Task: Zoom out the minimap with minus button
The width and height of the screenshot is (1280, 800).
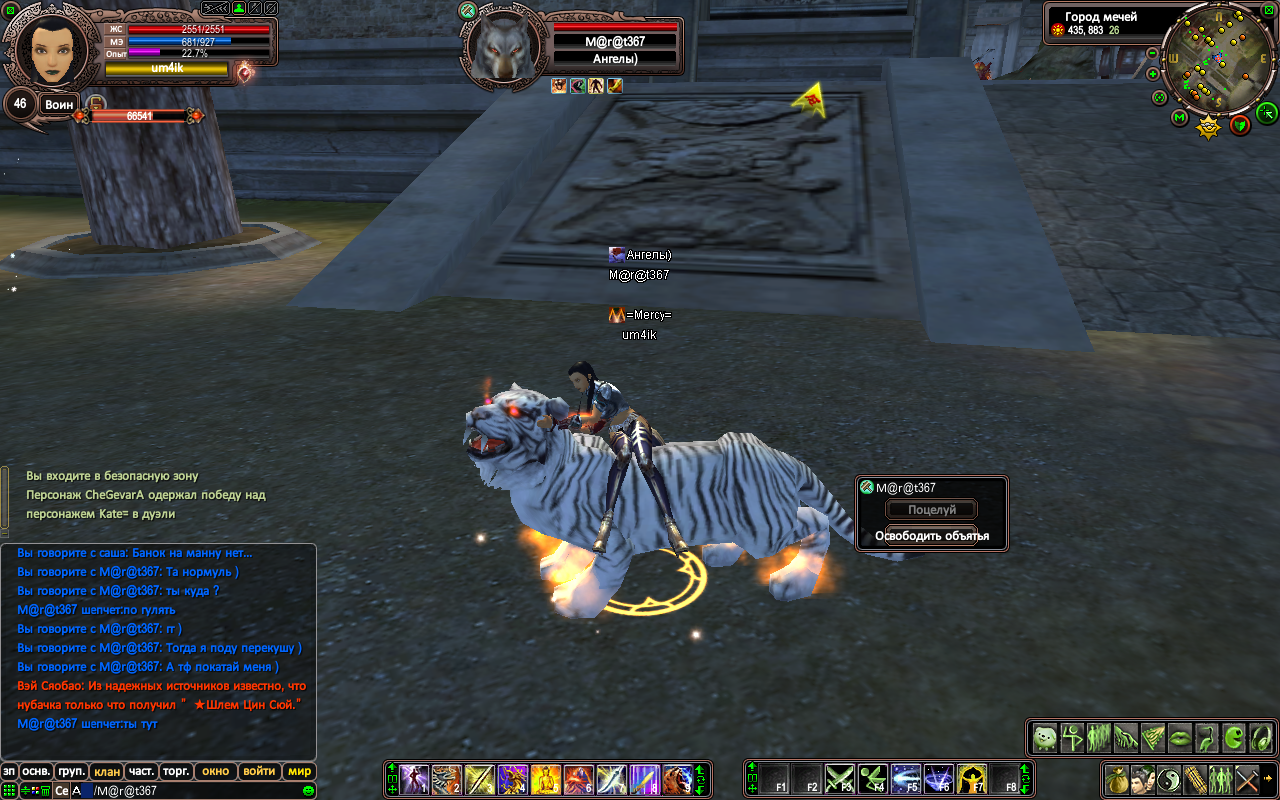Action: (x=1153, y=54)
